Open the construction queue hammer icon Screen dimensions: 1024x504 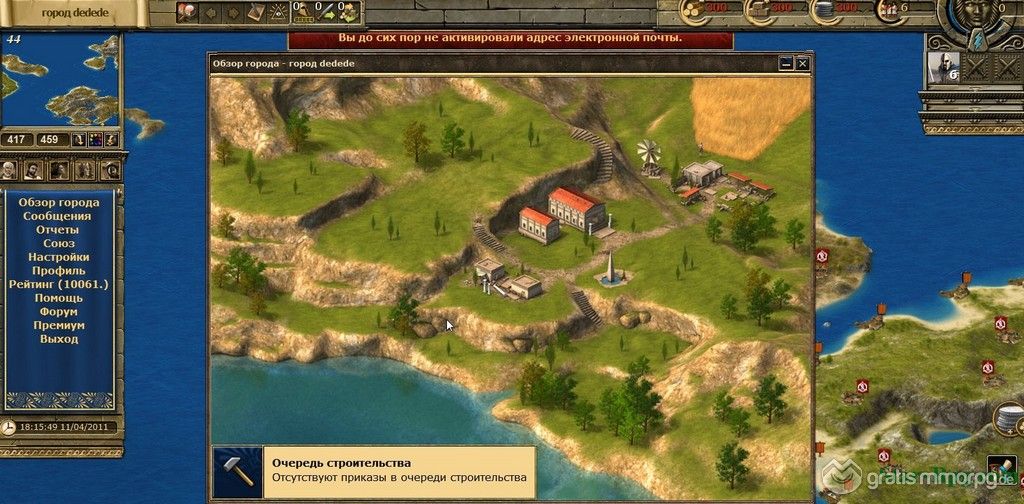coord(236,464)
